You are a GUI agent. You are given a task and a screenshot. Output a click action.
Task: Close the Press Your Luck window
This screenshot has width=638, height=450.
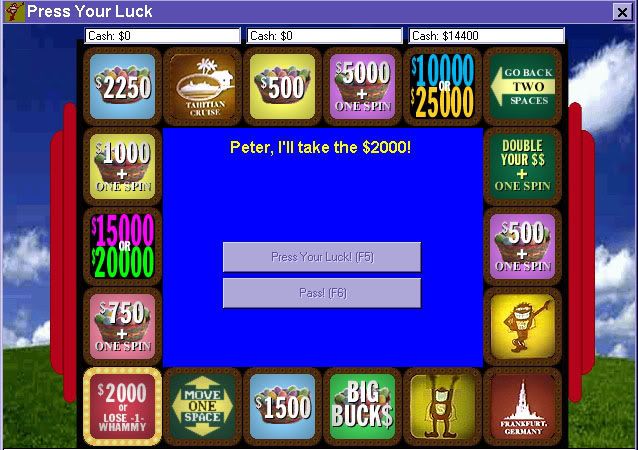(x=621, y=12)
